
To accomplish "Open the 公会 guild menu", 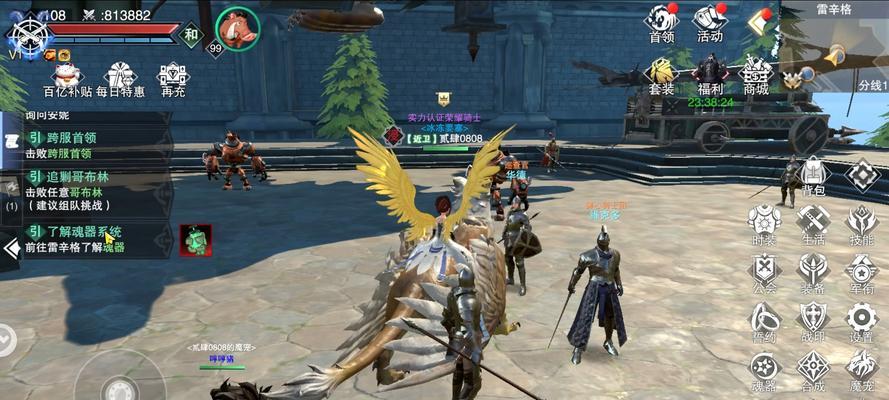I will pos(764,272).
